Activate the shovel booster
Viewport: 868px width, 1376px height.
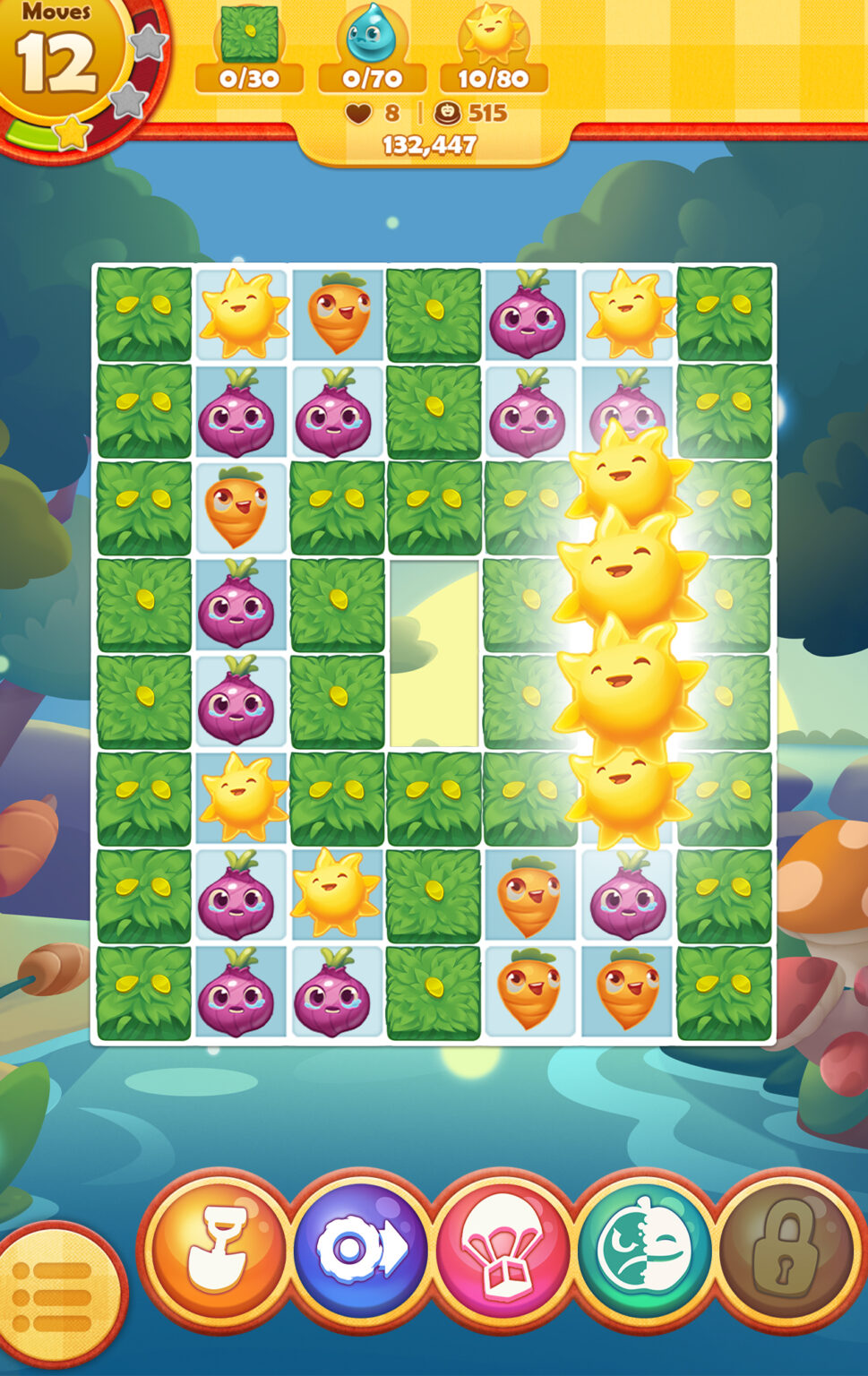[x=218, y=1246]
